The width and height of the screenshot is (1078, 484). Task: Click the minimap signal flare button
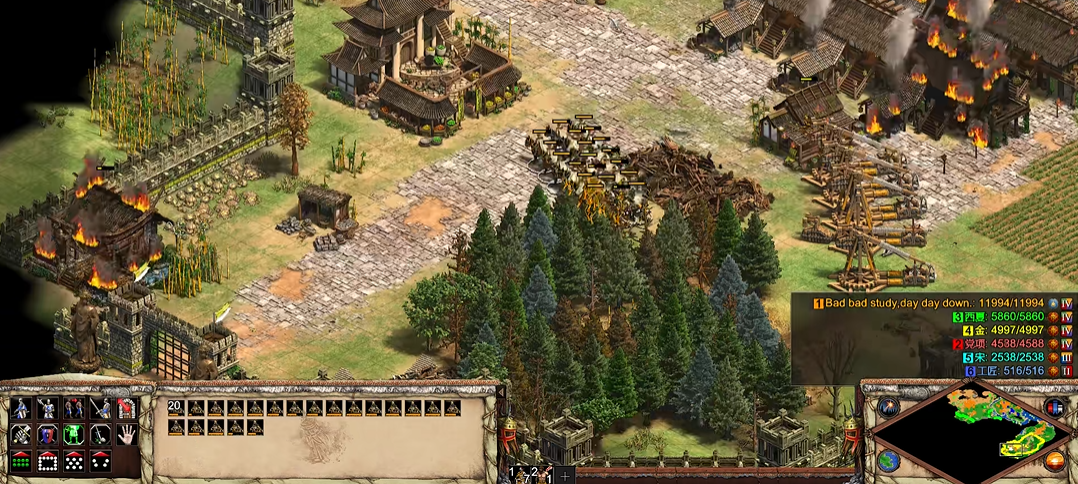[x=888, y=406]
